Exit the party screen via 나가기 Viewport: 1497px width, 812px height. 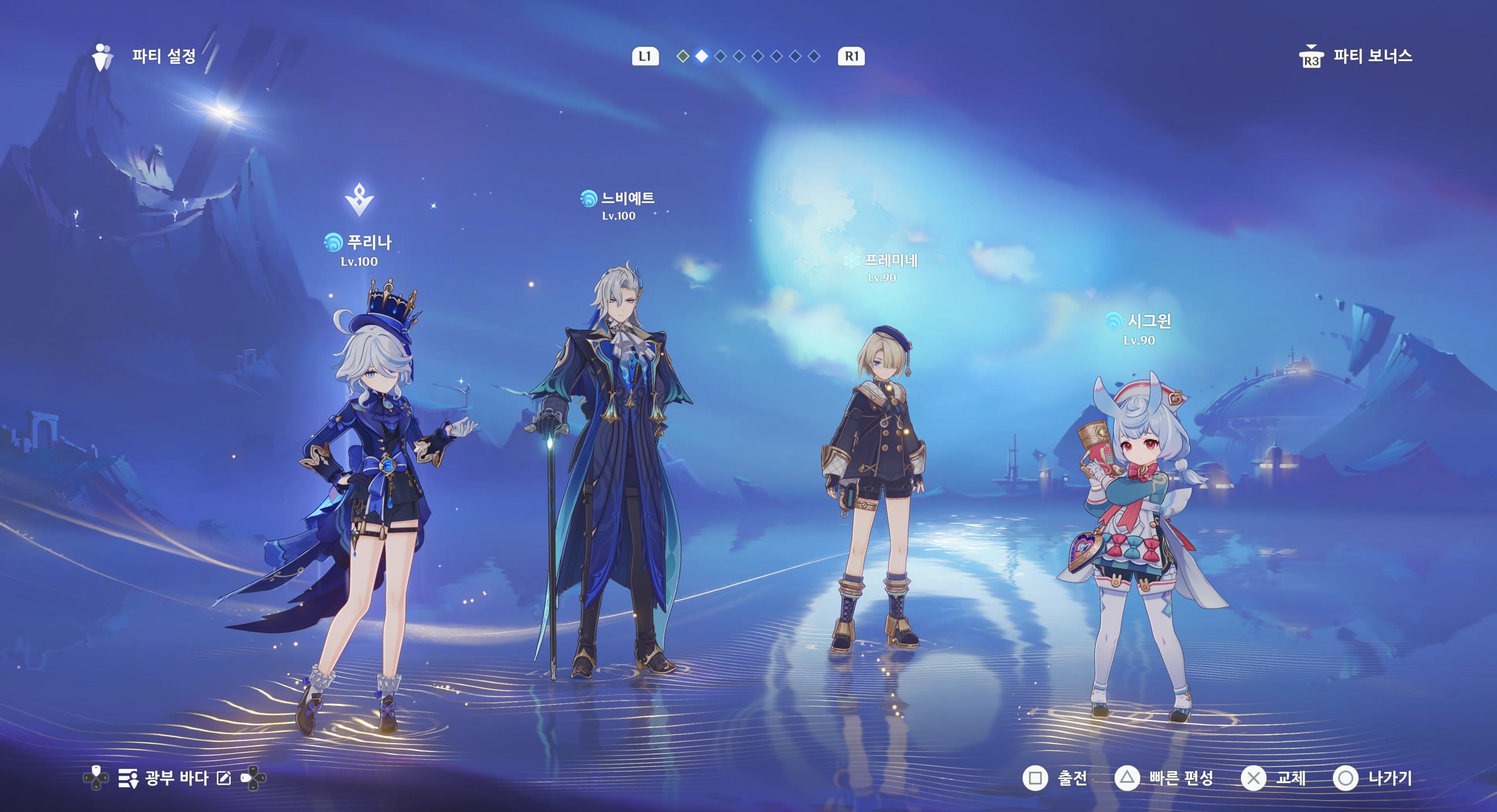point(1372,778)
